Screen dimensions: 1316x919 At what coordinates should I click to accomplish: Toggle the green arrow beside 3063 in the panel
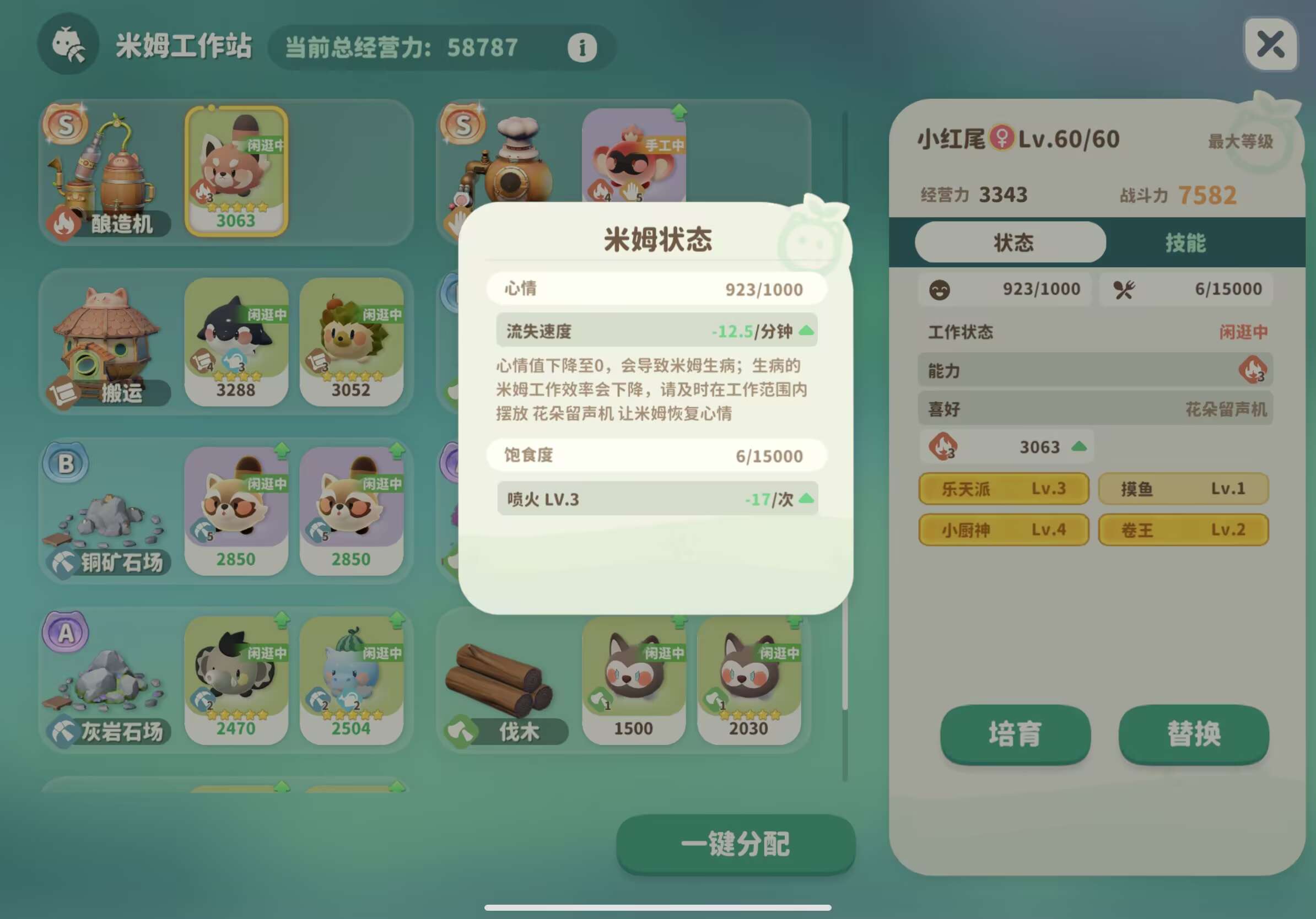click(x=1080, y=447)
